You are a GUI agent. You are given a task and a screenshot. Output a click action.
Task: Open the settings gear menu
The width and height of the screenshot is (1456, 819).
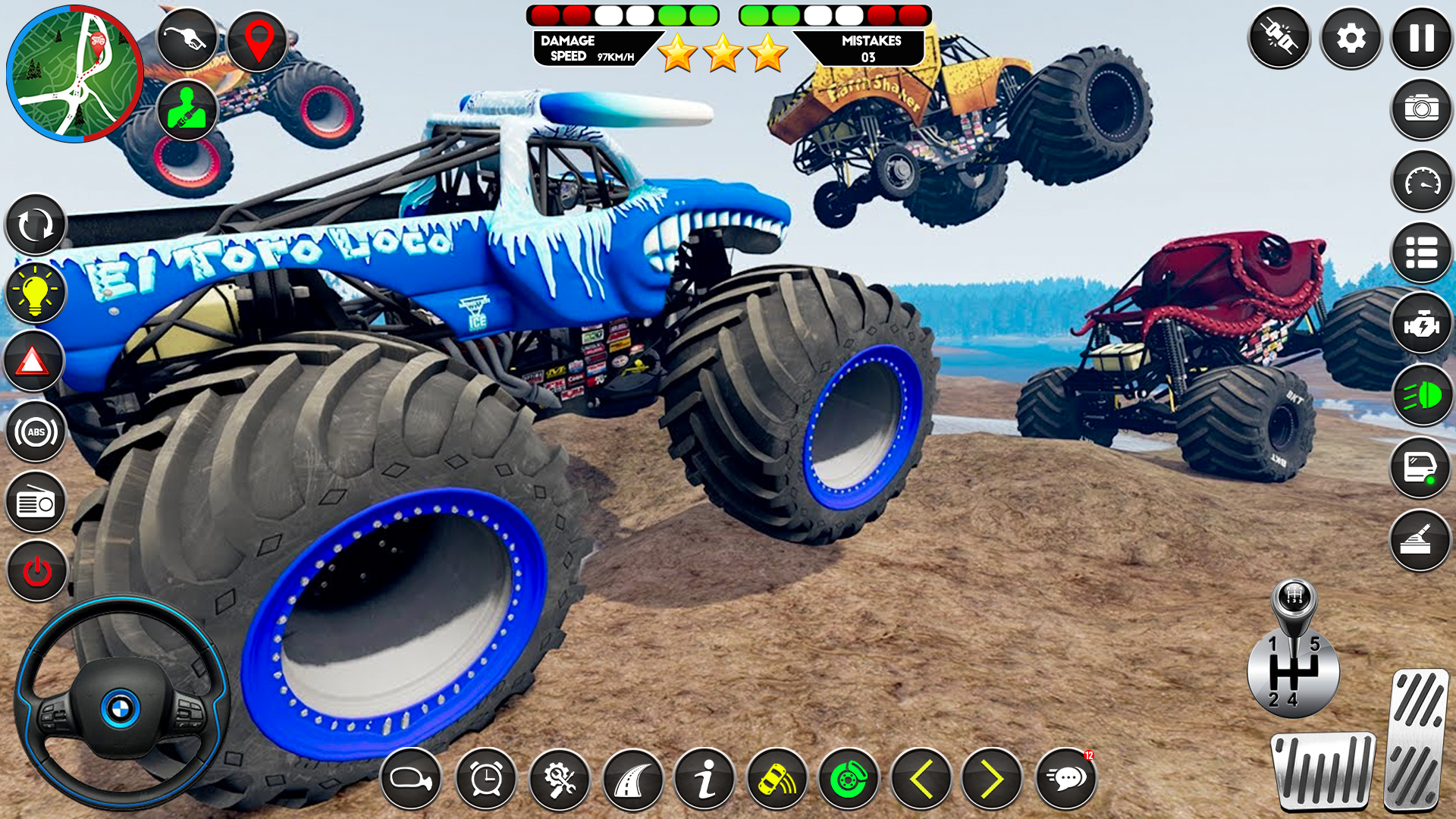coord(1350,36)
